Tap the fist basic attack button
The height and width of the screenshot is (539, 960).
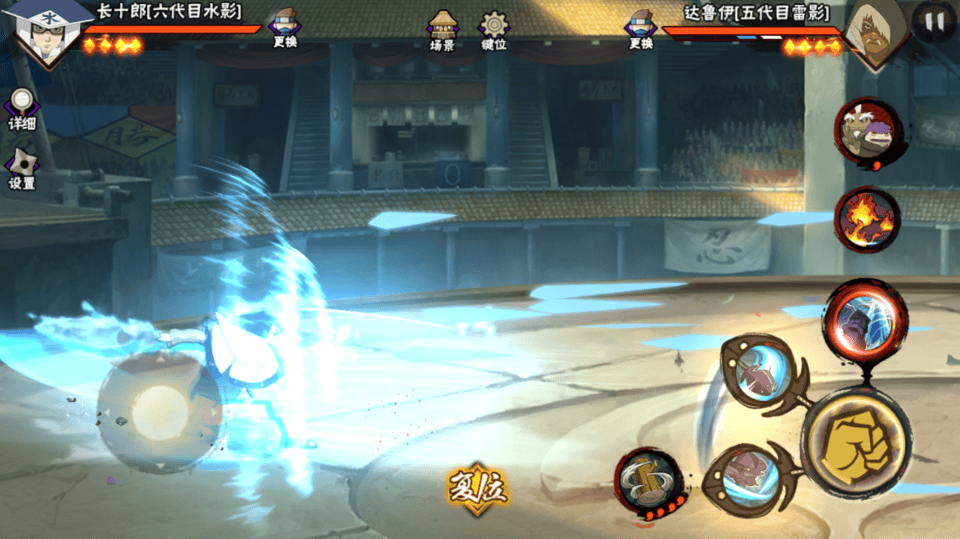tap(856, 441)
